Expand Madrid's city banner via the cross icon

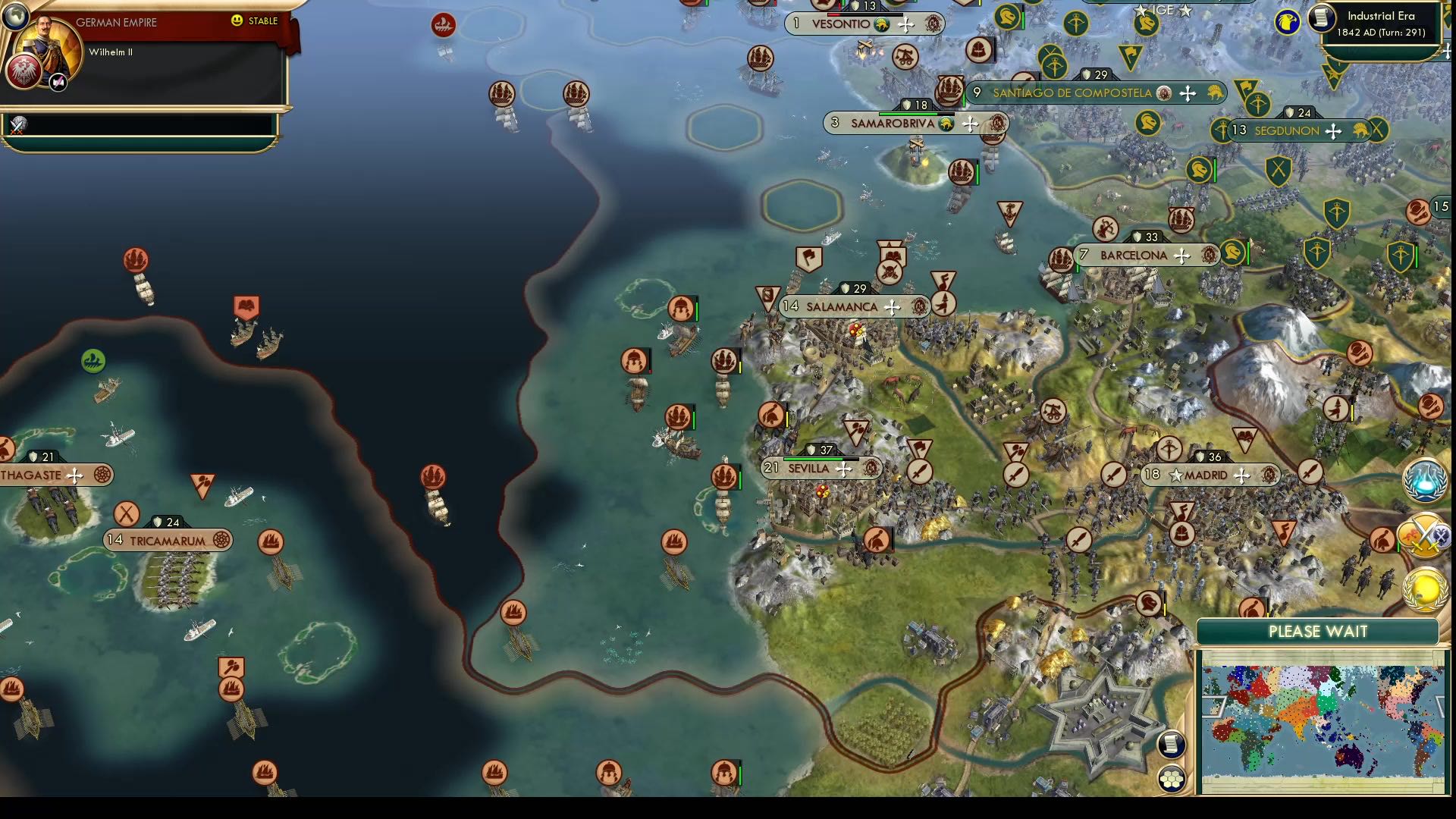(x=1241, y=475)
